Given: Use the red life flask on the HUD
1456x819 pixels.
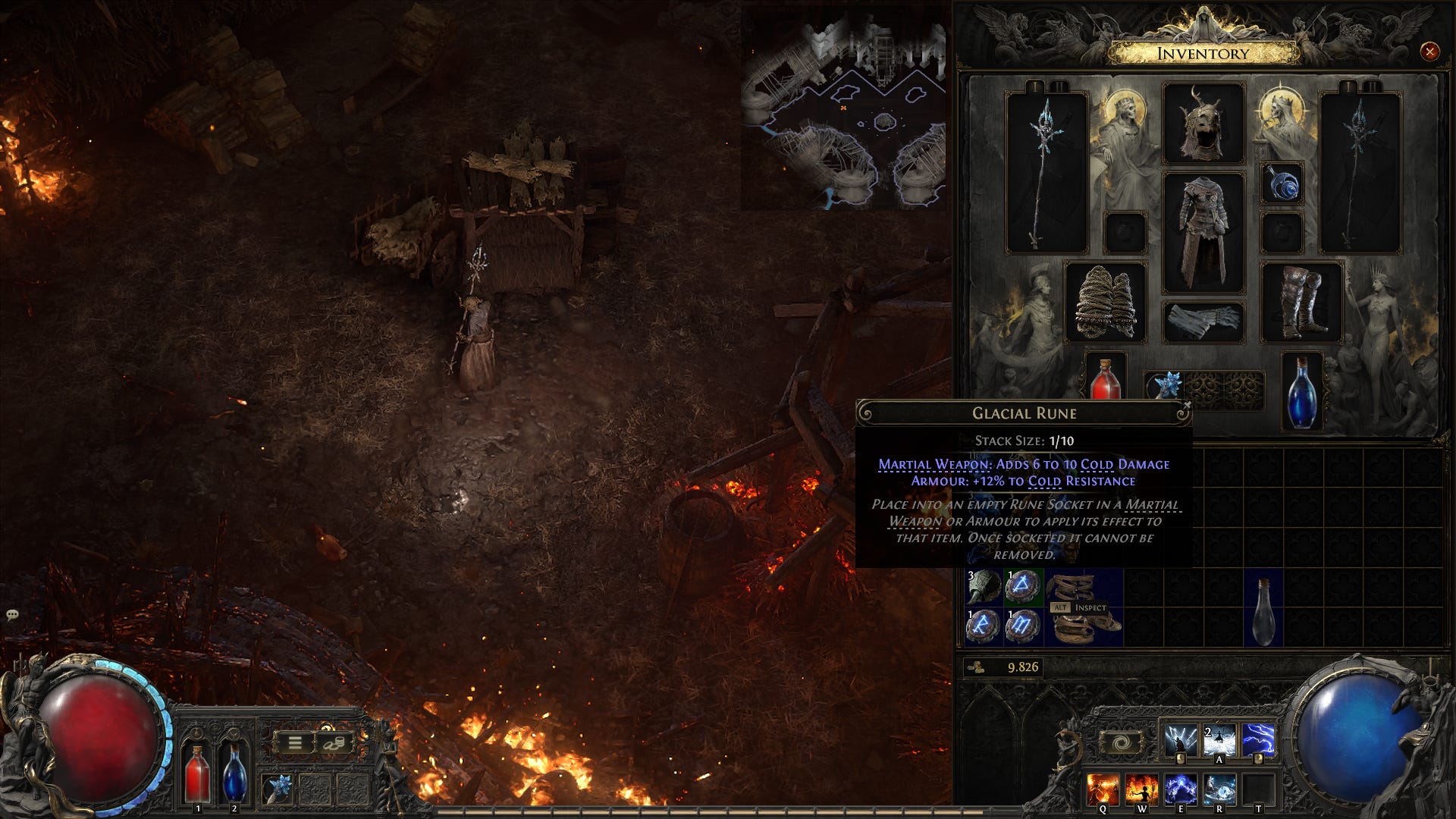Looking at the screenshot, I should pos(198,772).
